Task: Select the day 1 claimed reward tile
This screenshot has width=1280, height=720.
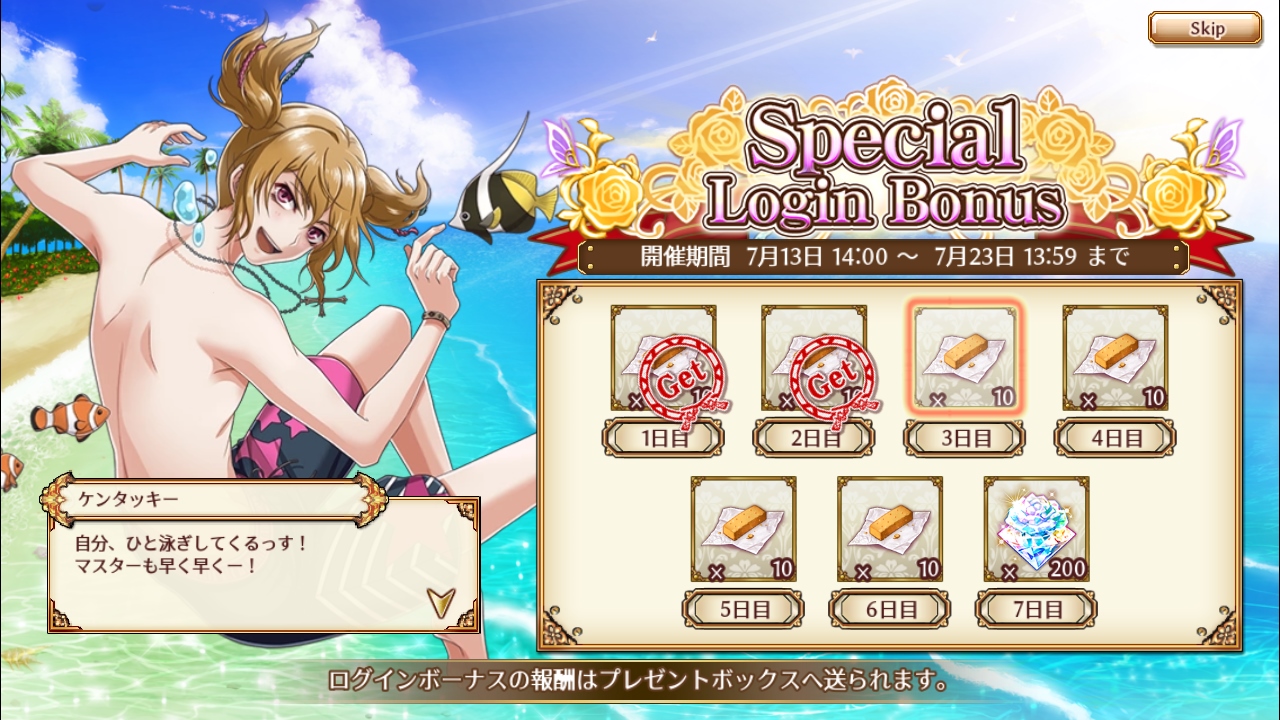Action: [x=663, y=358]
